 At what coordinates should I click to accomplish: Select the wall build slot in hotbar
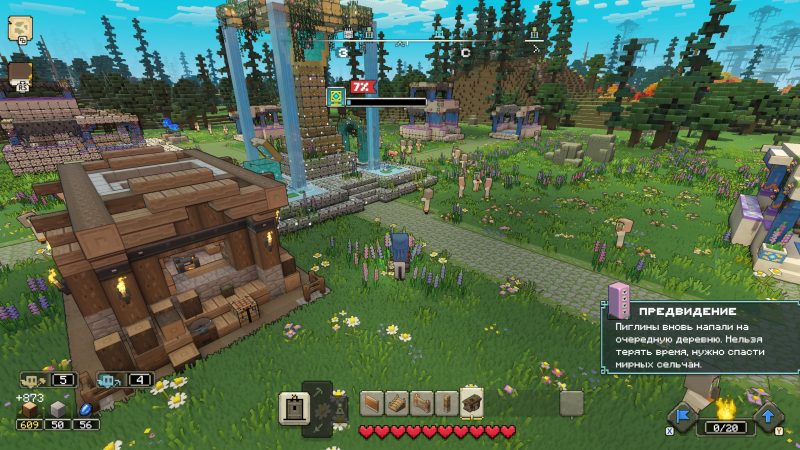(x=372, y=402)
